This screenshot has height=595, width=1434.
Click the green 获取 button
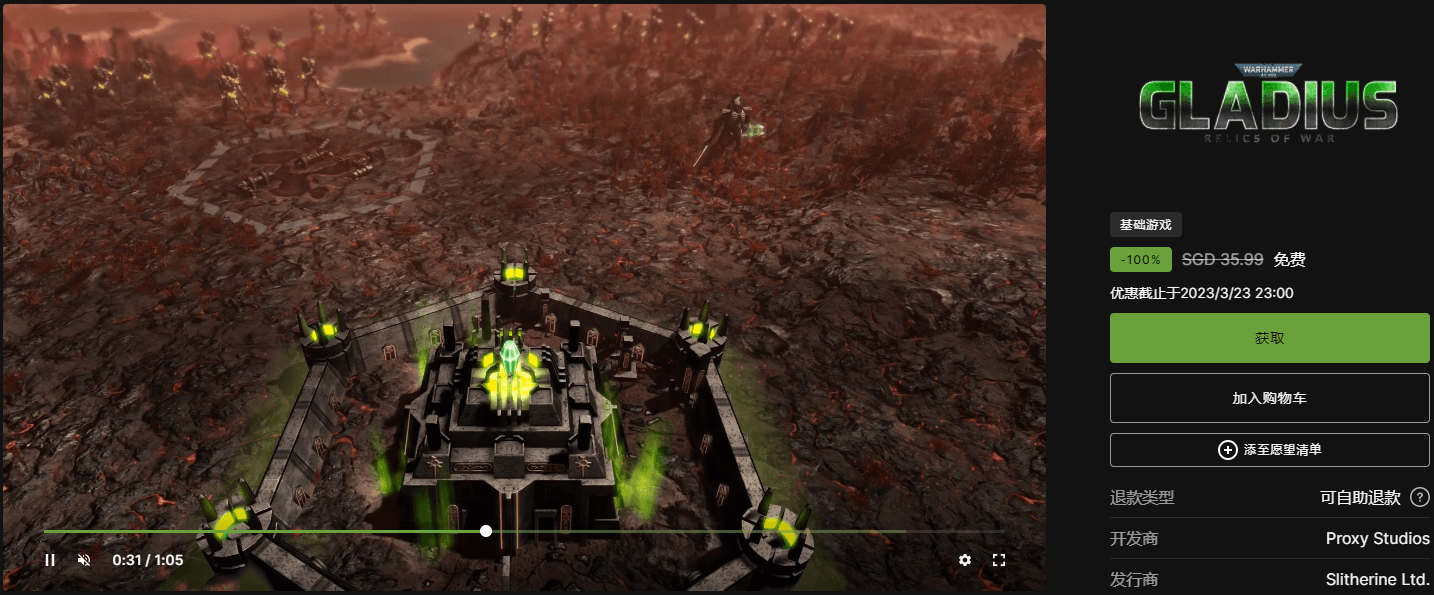pos(1269,338)
